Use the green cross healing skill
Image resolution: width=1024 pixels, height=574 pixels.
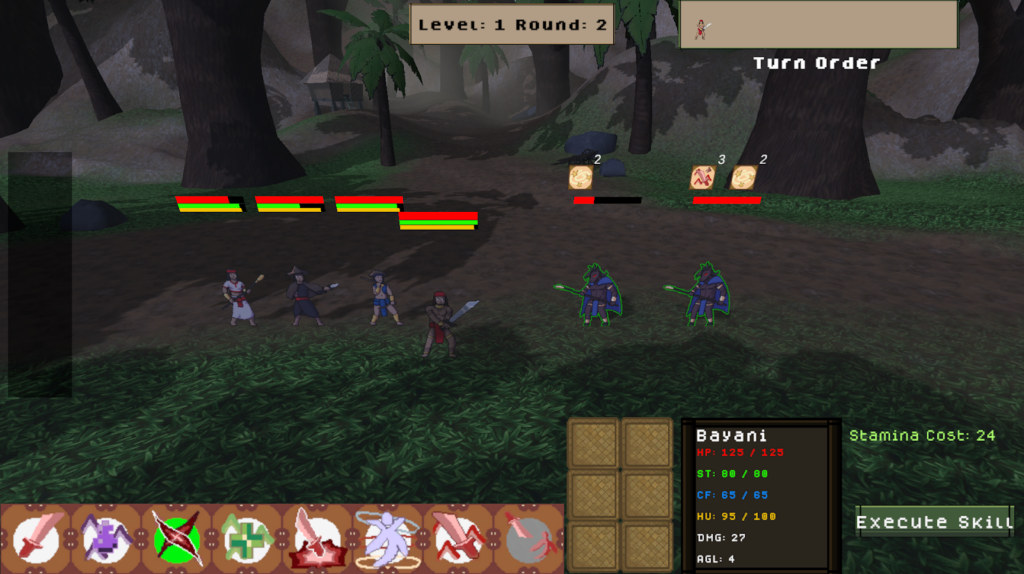tap(247, 538)
